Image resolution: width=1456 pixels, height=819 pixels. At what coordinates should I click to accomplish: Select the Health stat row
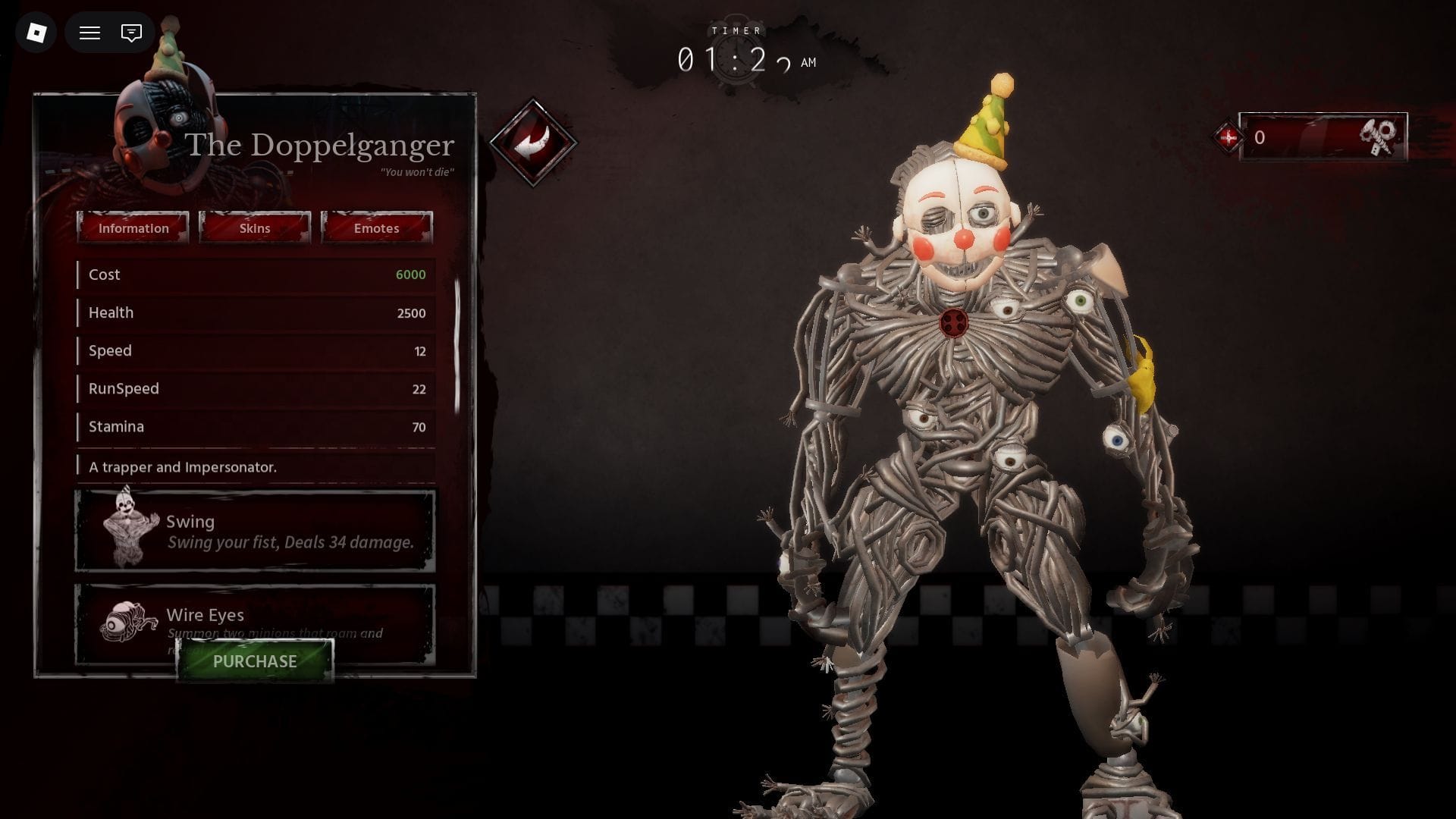point(254,312)
